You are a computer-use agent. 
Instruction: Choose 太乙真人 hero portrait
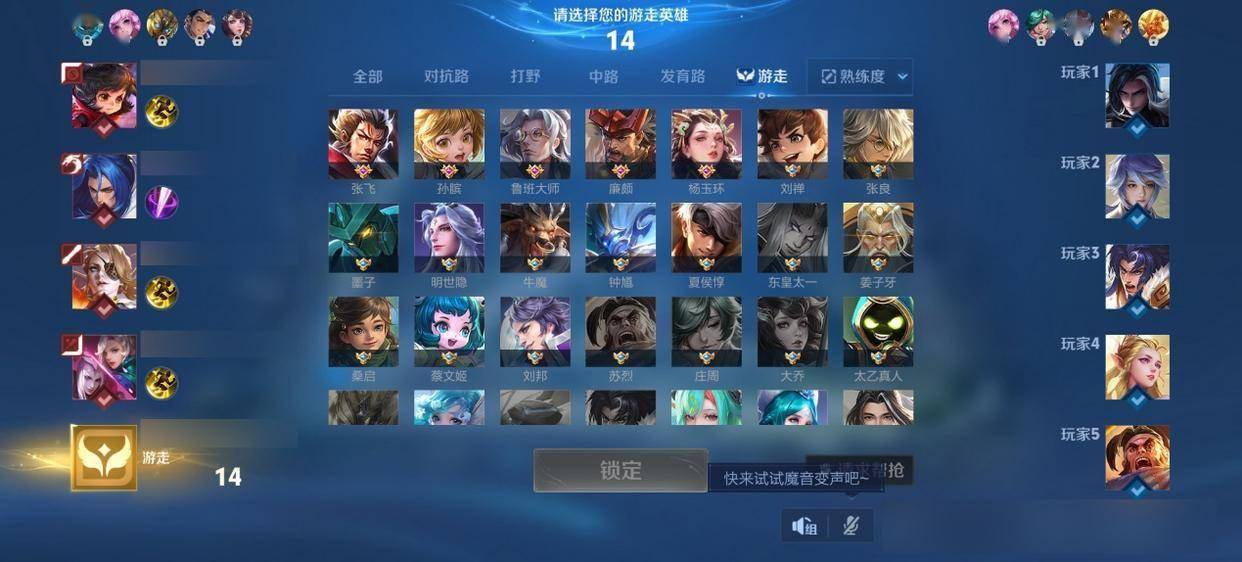(878, 331)
